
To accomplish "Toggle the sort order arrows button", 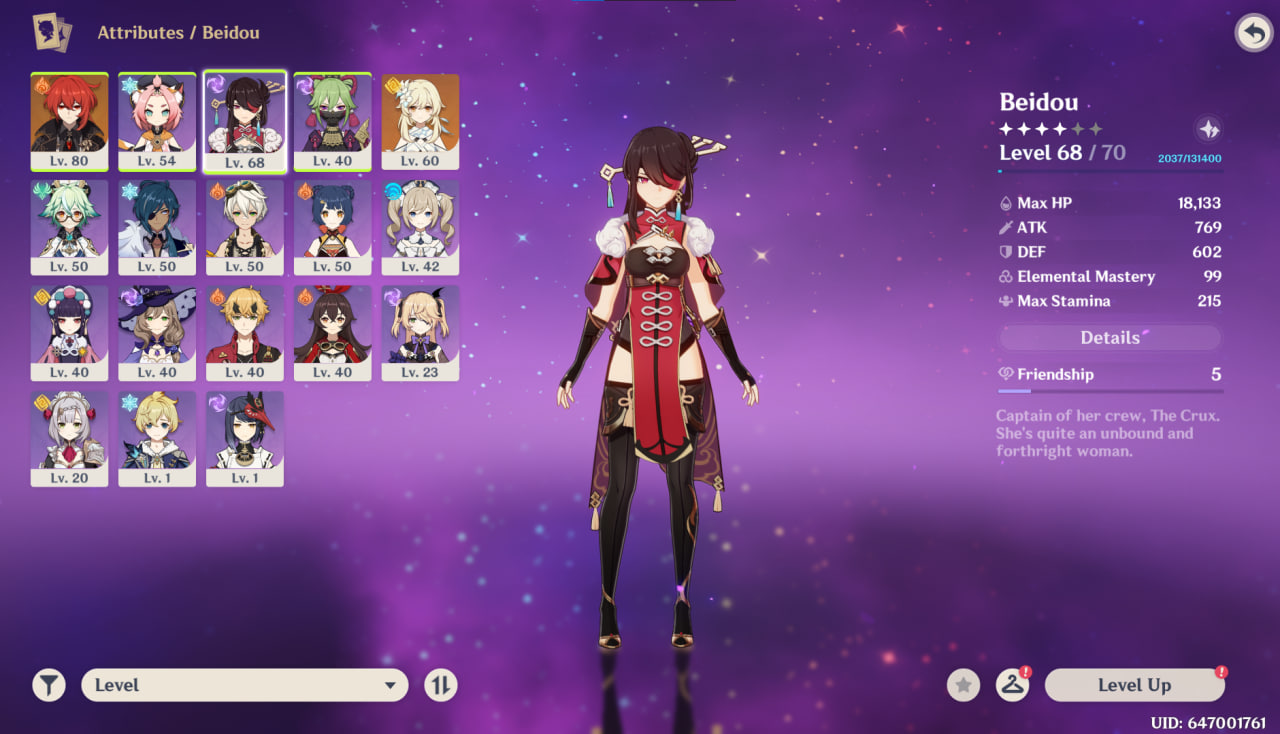I will [x=440, y=685].
